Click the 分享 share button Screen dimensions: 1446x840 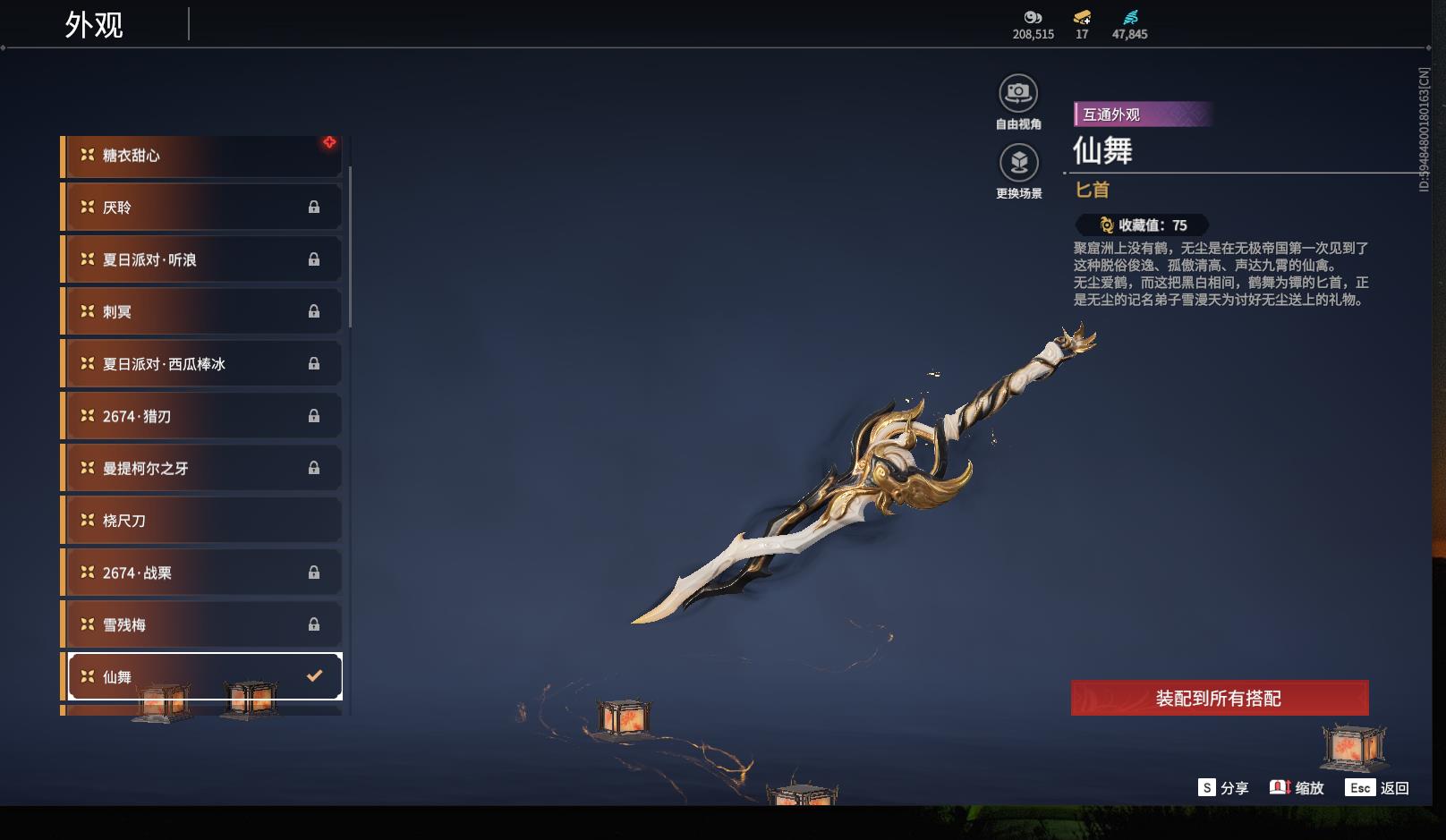(x=1223, y=788)
